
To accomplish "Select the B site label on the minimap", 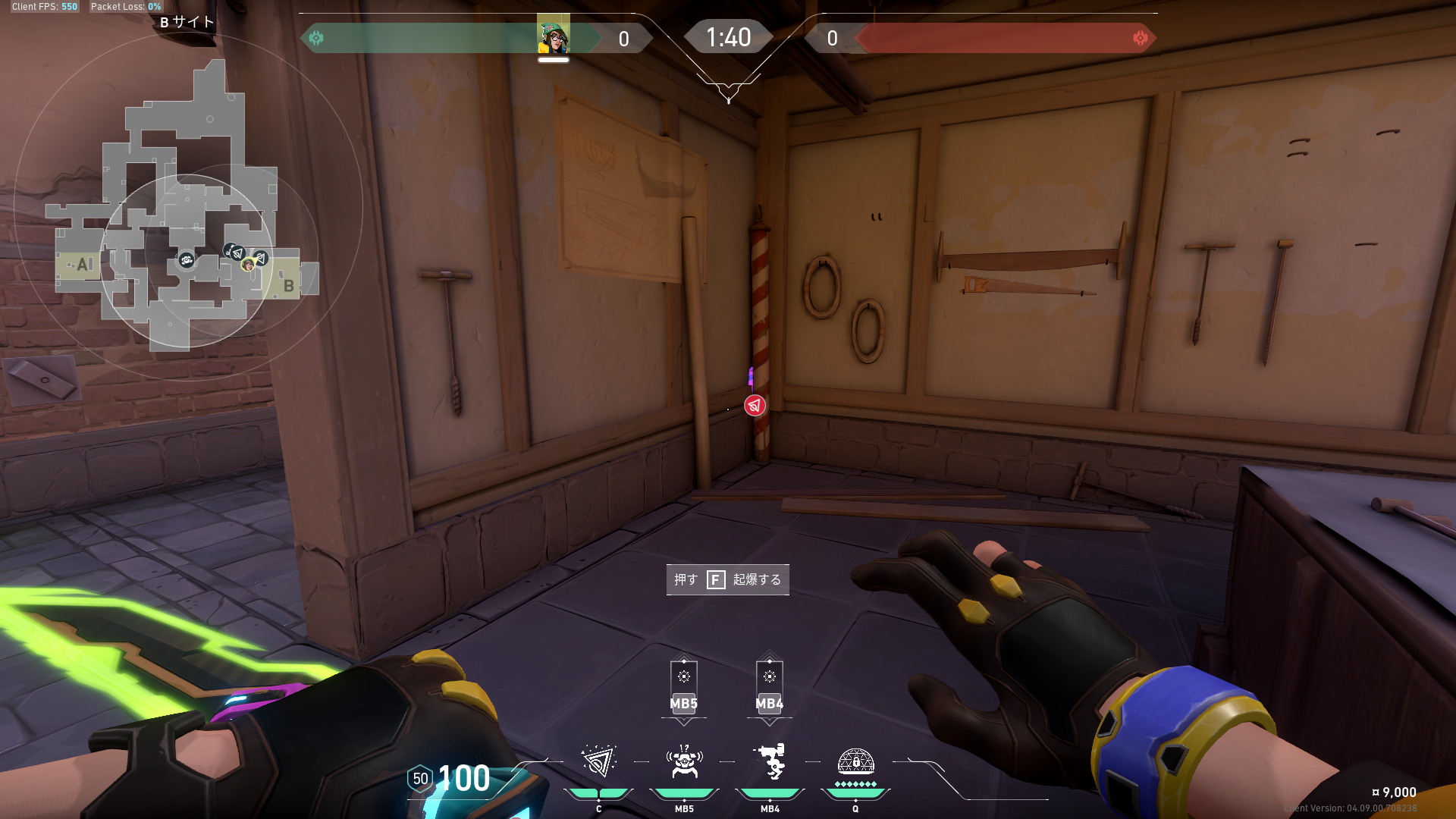I will point(288,286).
